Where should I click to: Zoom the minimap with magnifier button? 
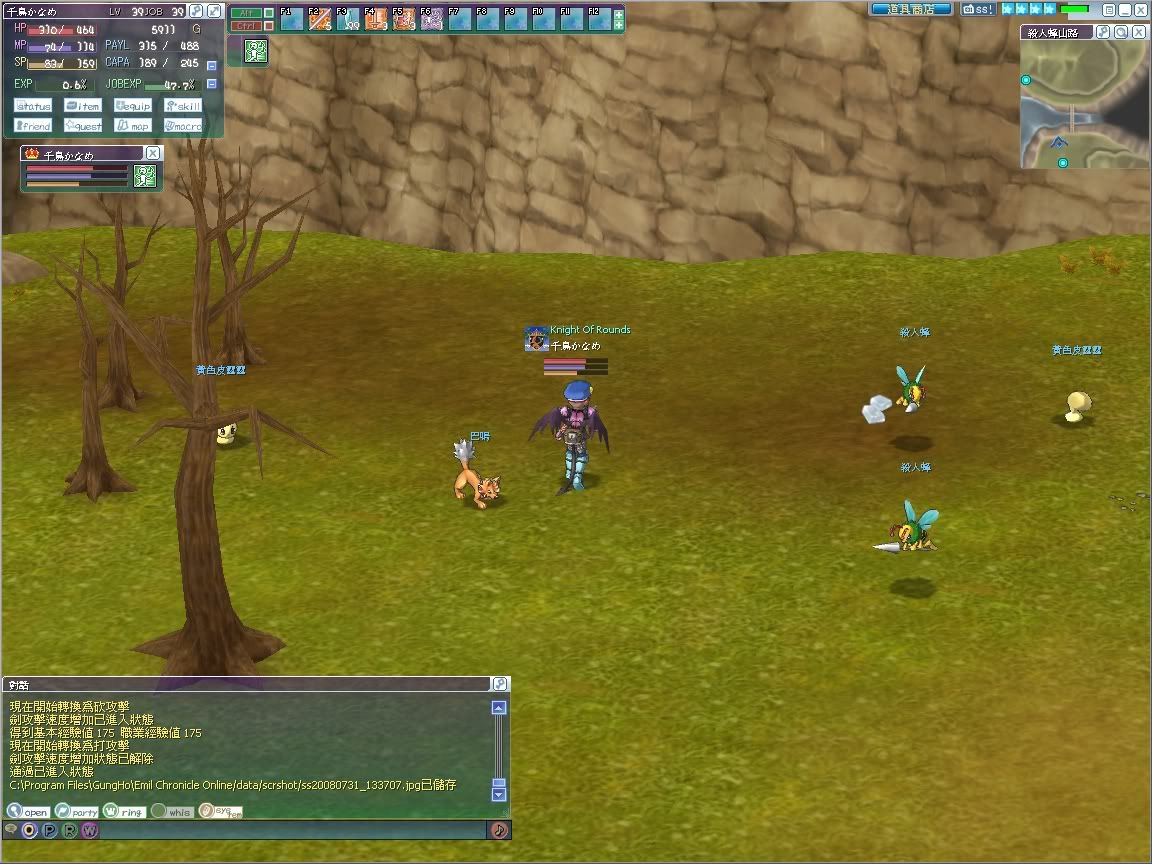tap(1121, 32)
